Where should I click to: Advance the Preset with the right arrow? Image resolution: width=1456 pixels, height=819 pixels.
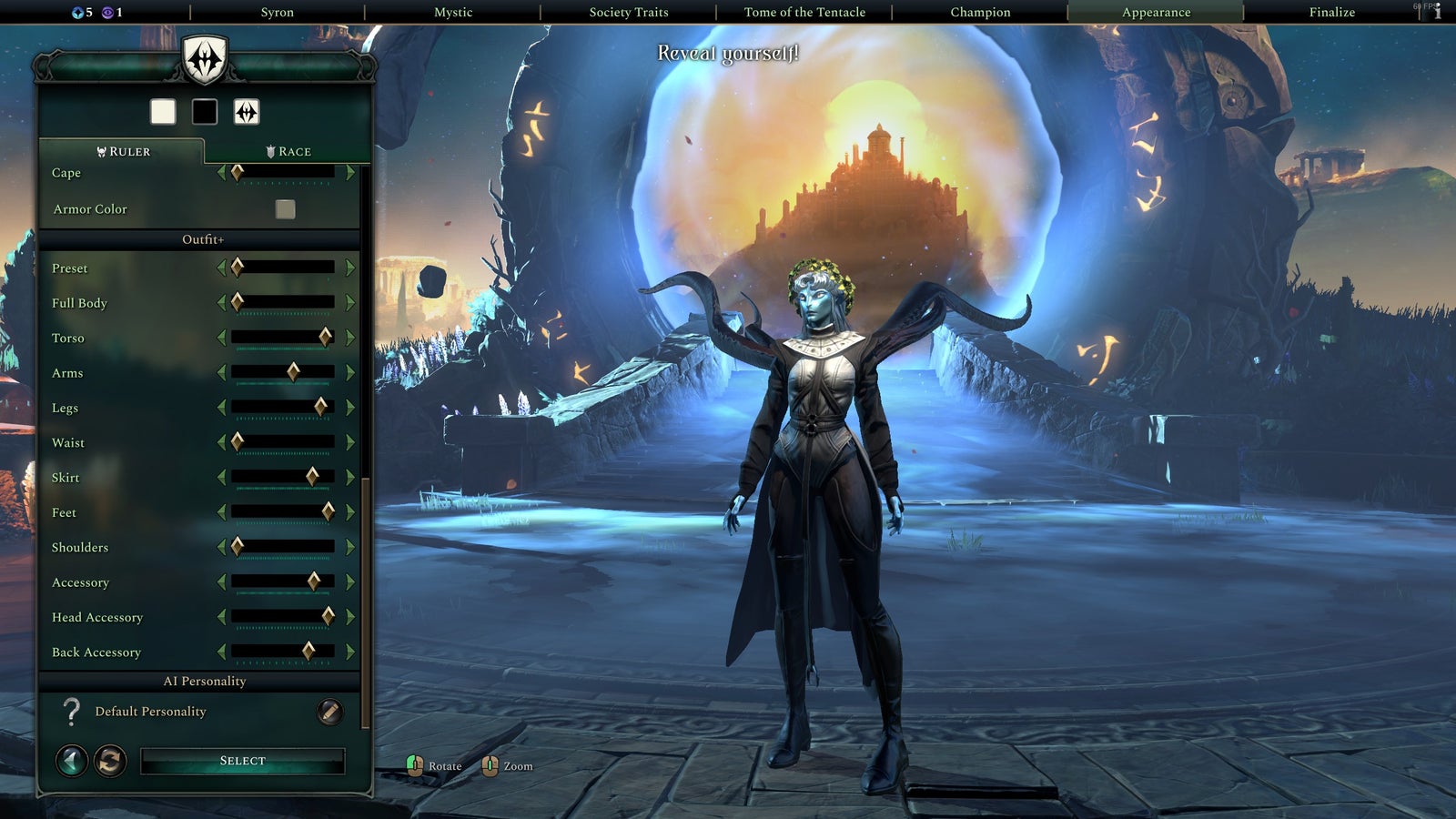tap(349, 268)
